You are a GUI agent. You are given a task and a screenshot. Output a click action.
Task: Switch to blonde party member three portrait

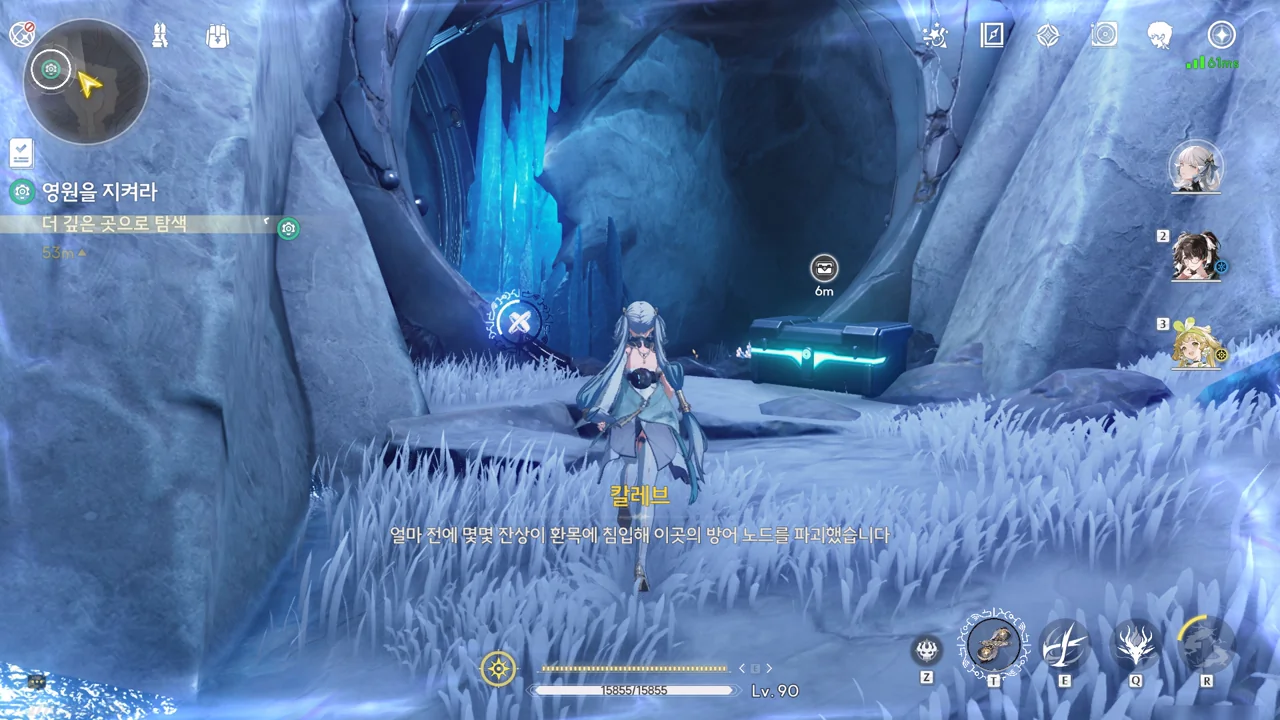point(1196,345)
